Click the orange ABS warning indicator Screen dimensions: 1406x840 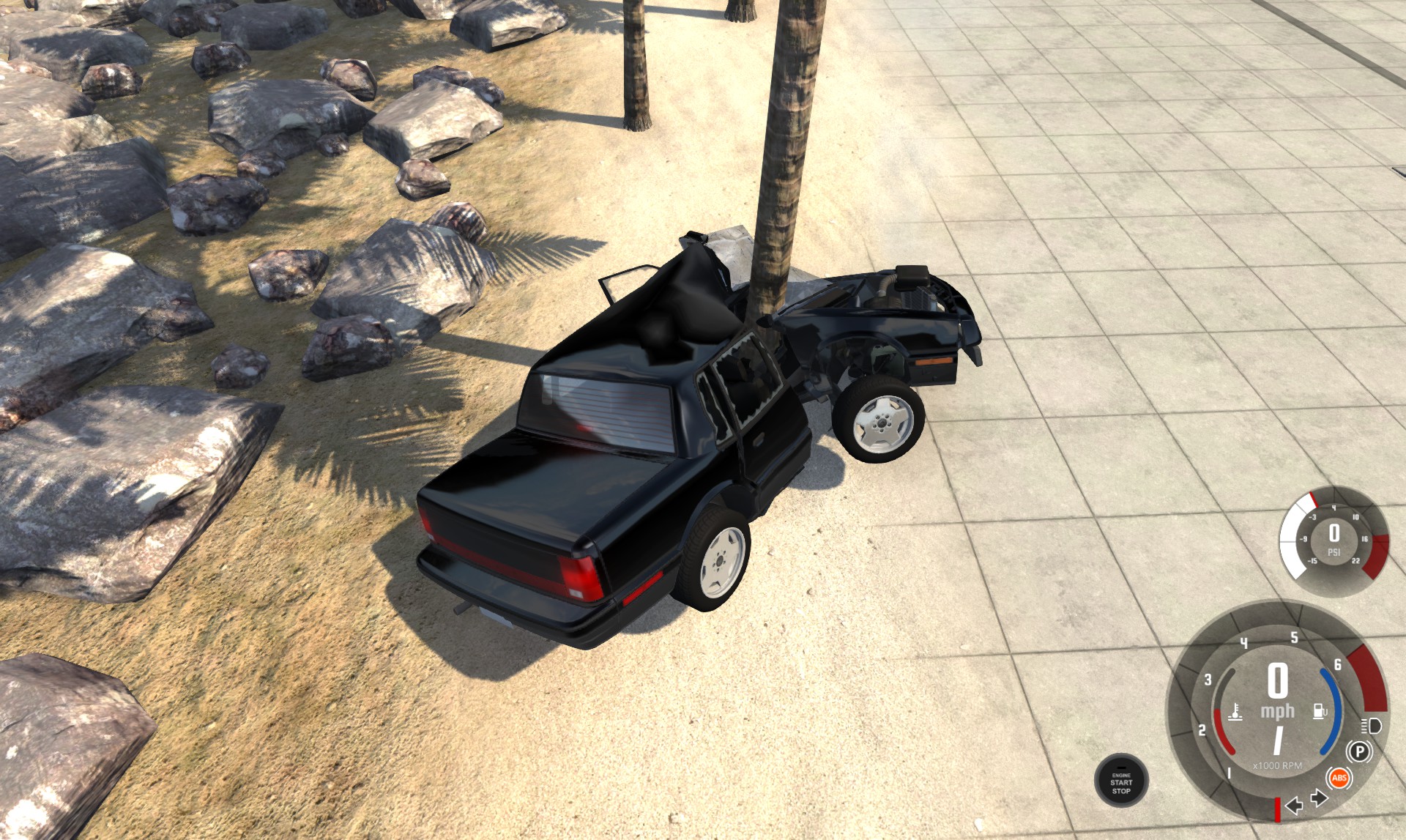point(1339,778)
